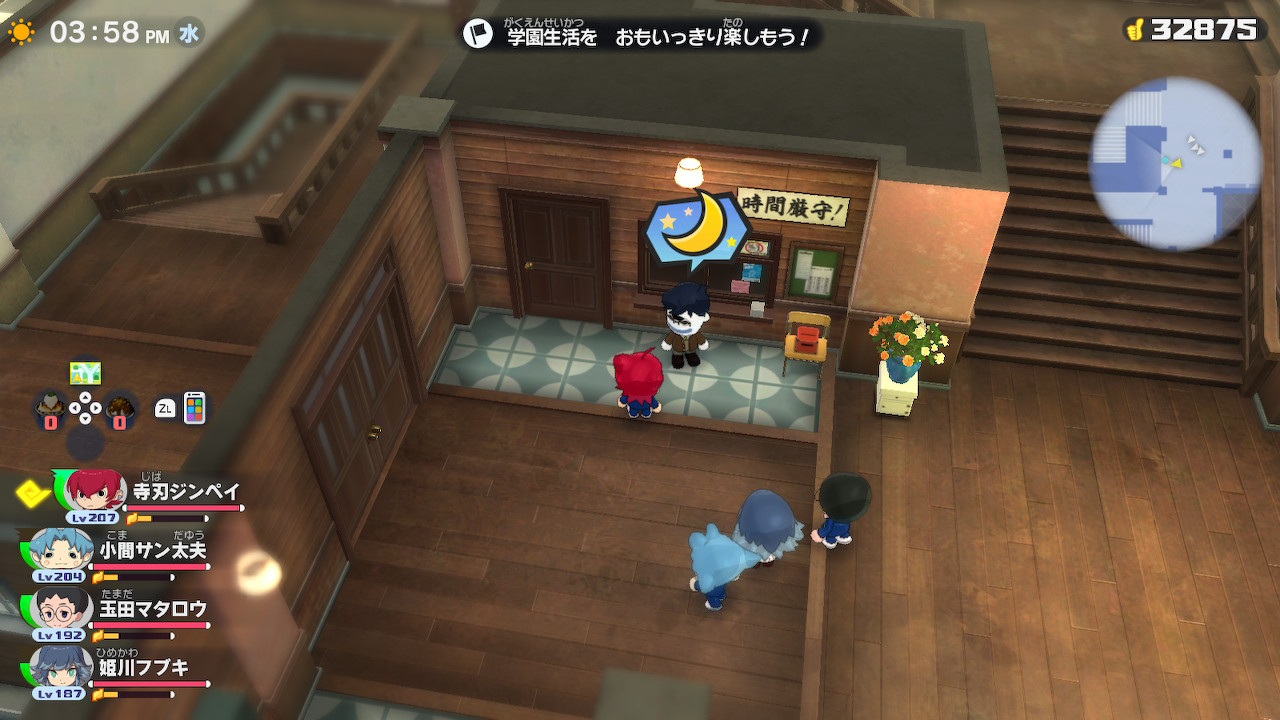This screenshot has height=720, width=1280.
Task: Click the circular minimap
Action: click(1174, 163)
